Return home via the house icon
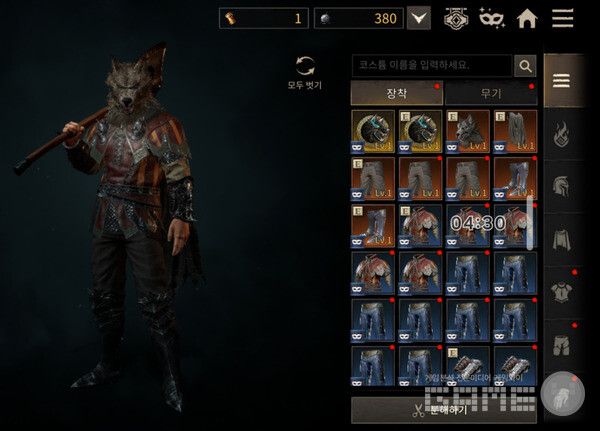 (x=527, y=18)
